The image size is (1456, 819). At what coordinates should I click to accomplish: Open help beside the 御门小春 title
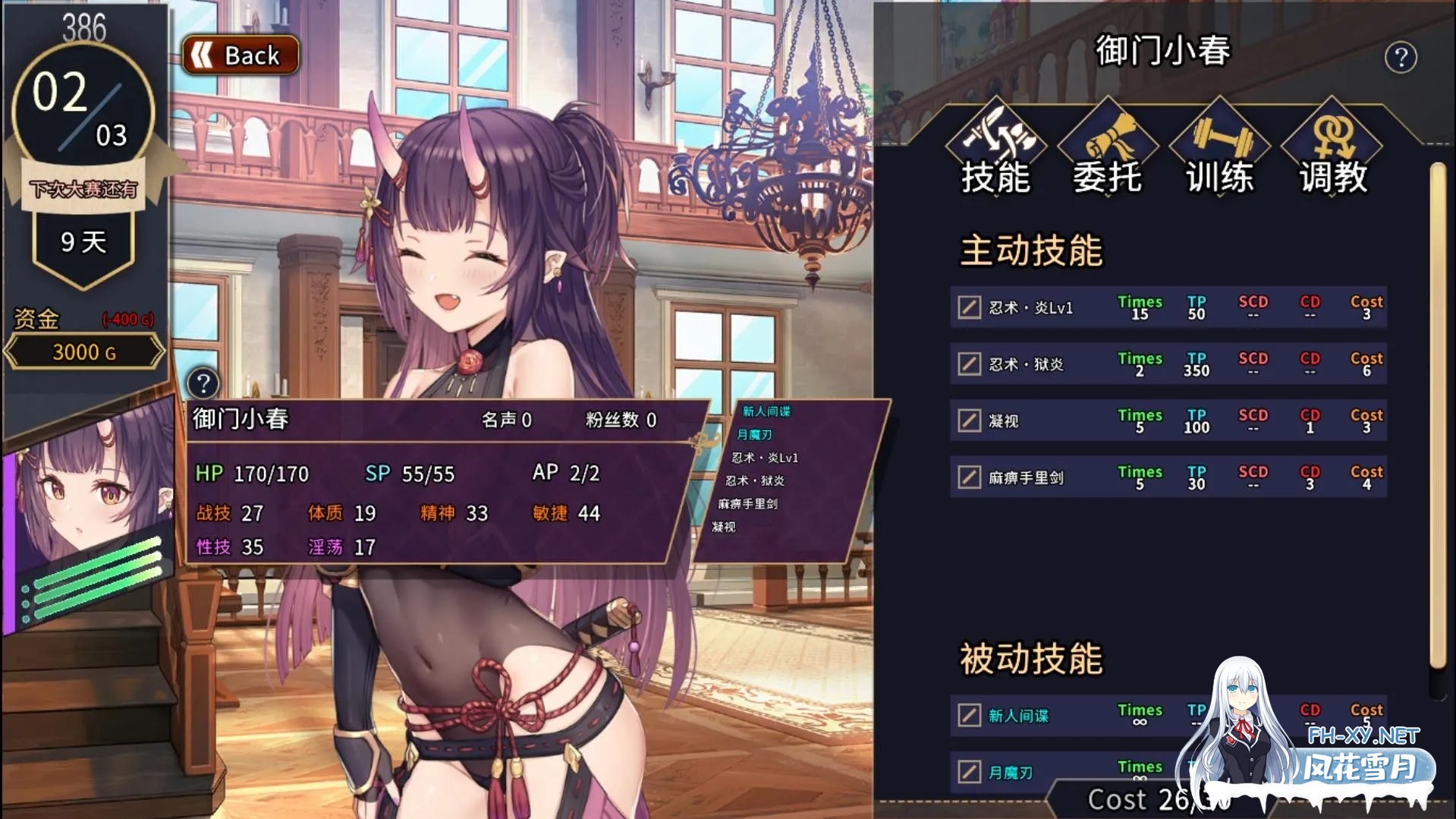1400,58
